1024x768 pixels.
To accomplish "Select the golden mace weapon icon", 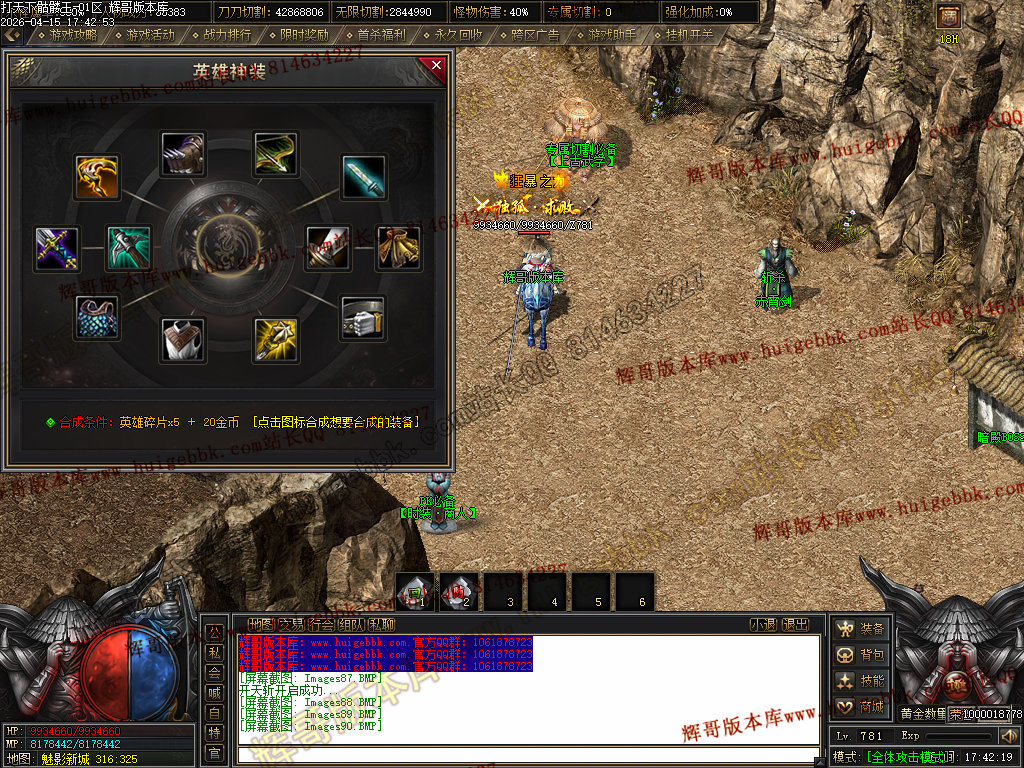I will 275,340.
